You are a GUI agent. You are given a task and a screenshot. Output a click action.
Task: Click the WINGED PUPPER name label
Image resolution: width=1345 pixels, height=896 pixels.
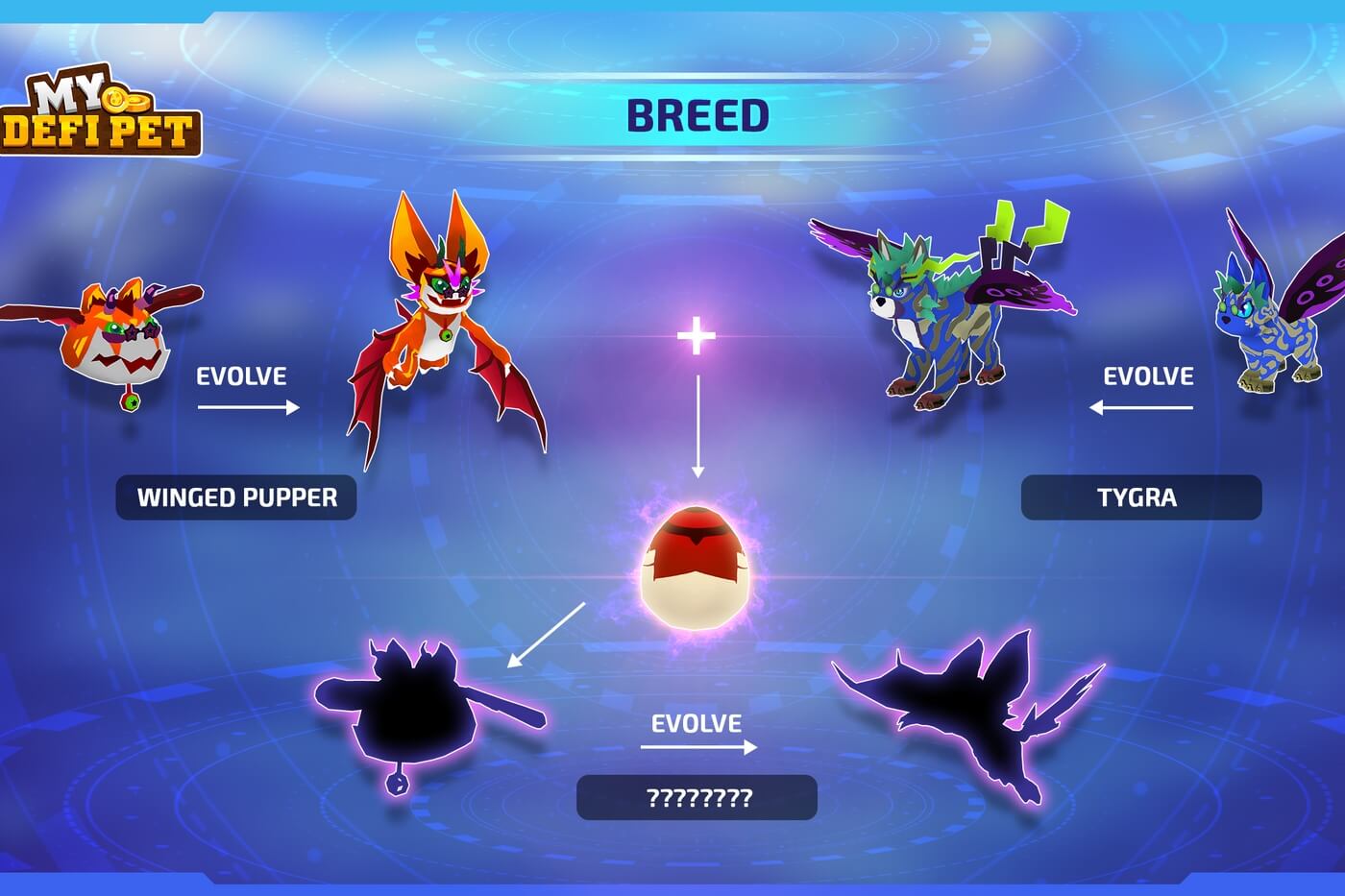[236, 497]
